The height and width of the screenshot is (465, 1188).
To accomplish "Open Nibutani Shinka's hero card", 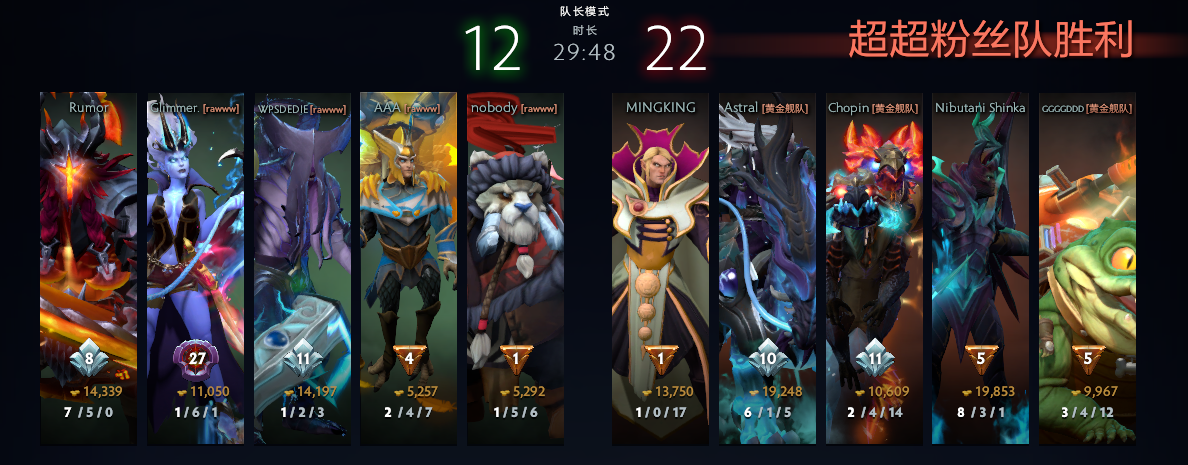I will pyautogui.click(x=980, y=250).
